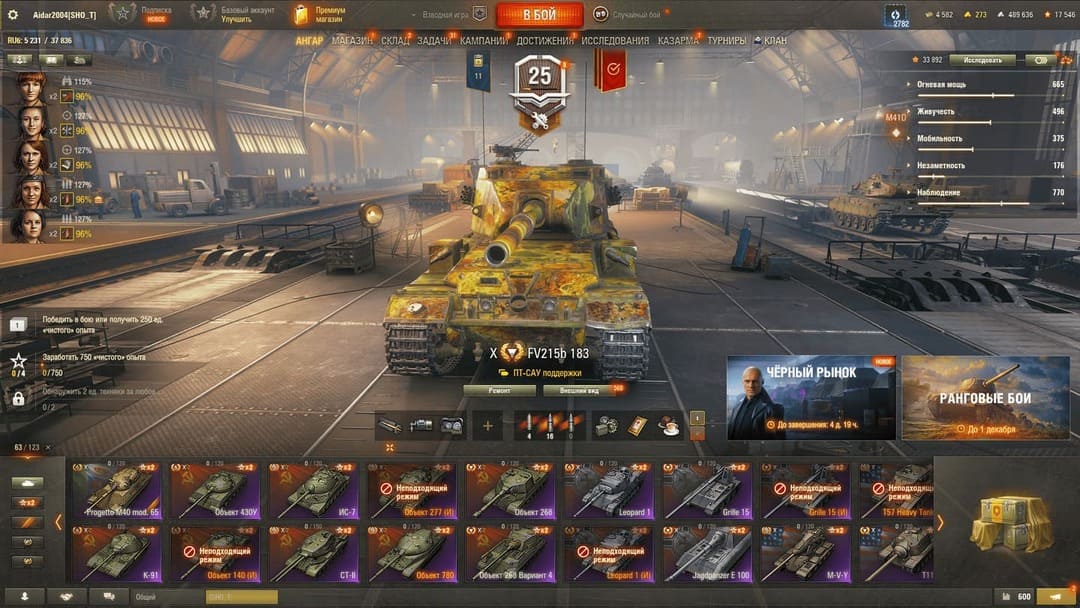Select the Progetto M40 mod. 65 tank
This screenshot has height=608, width=1080.
(x=116, y=490)
